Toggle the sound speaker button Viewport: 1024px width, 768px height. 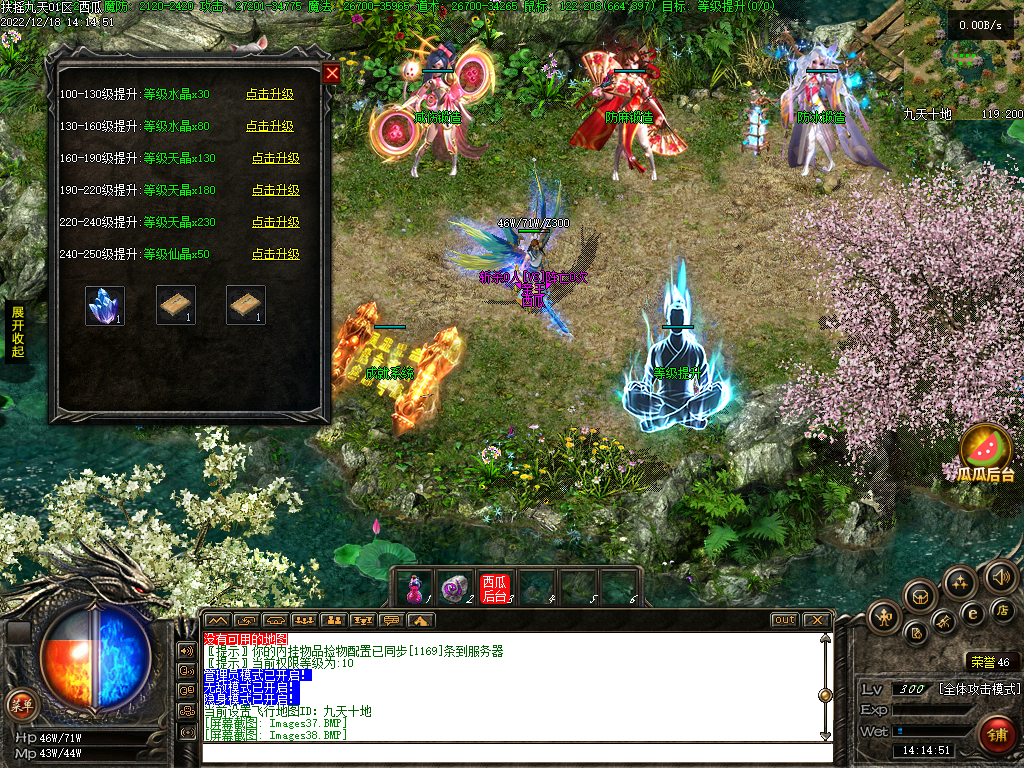1001,576
